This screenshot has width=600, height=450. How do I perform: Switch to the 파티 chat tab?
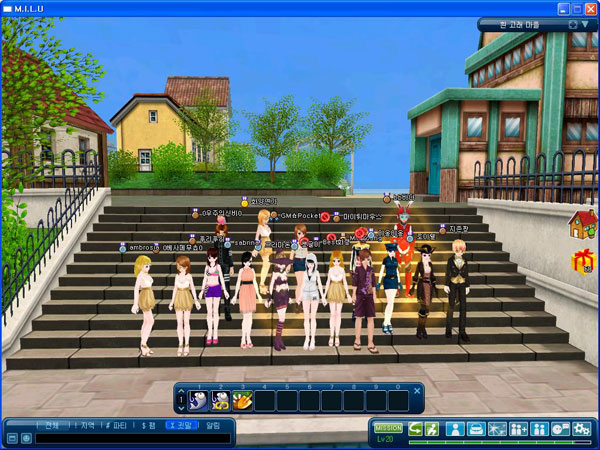pyautogui.click(x=119, y=425)
